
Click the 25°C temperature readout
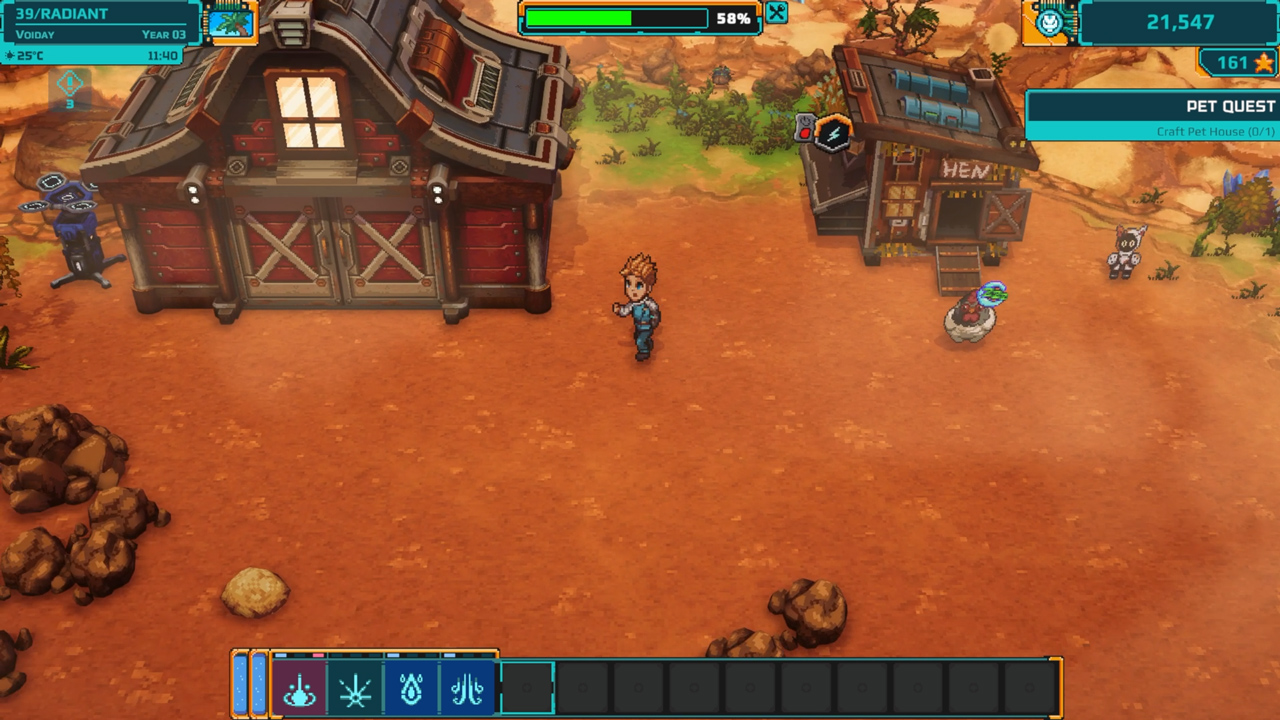(x=33, y=56)
